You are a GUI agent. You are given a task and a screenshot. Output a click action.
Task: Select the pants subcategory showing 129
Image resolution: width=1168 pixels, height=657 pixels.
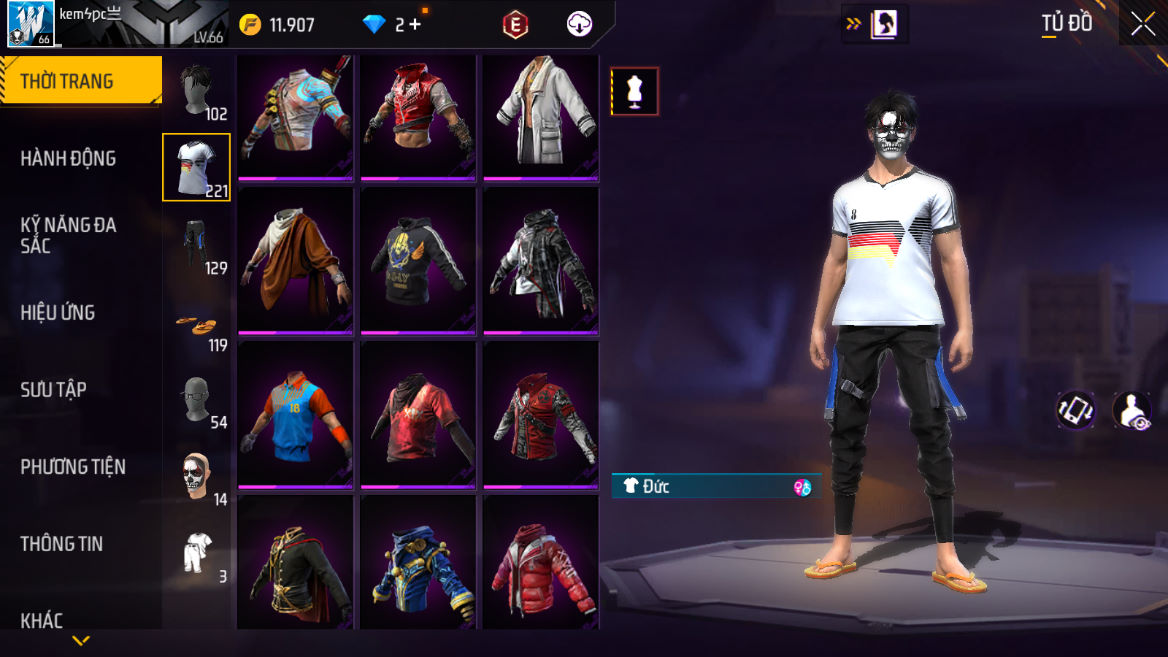197,245
